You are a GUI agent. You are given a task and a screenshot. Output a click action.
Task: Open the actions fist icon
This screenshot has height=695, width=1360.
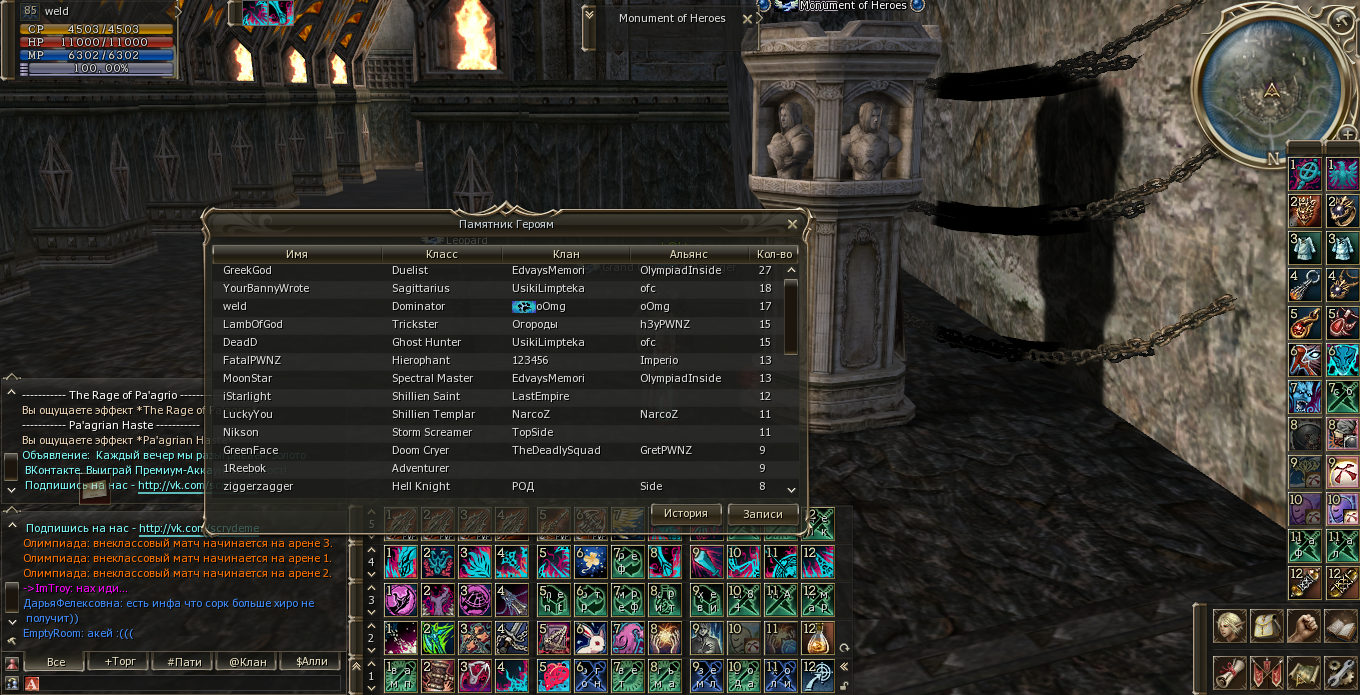tap(1304, 626)
